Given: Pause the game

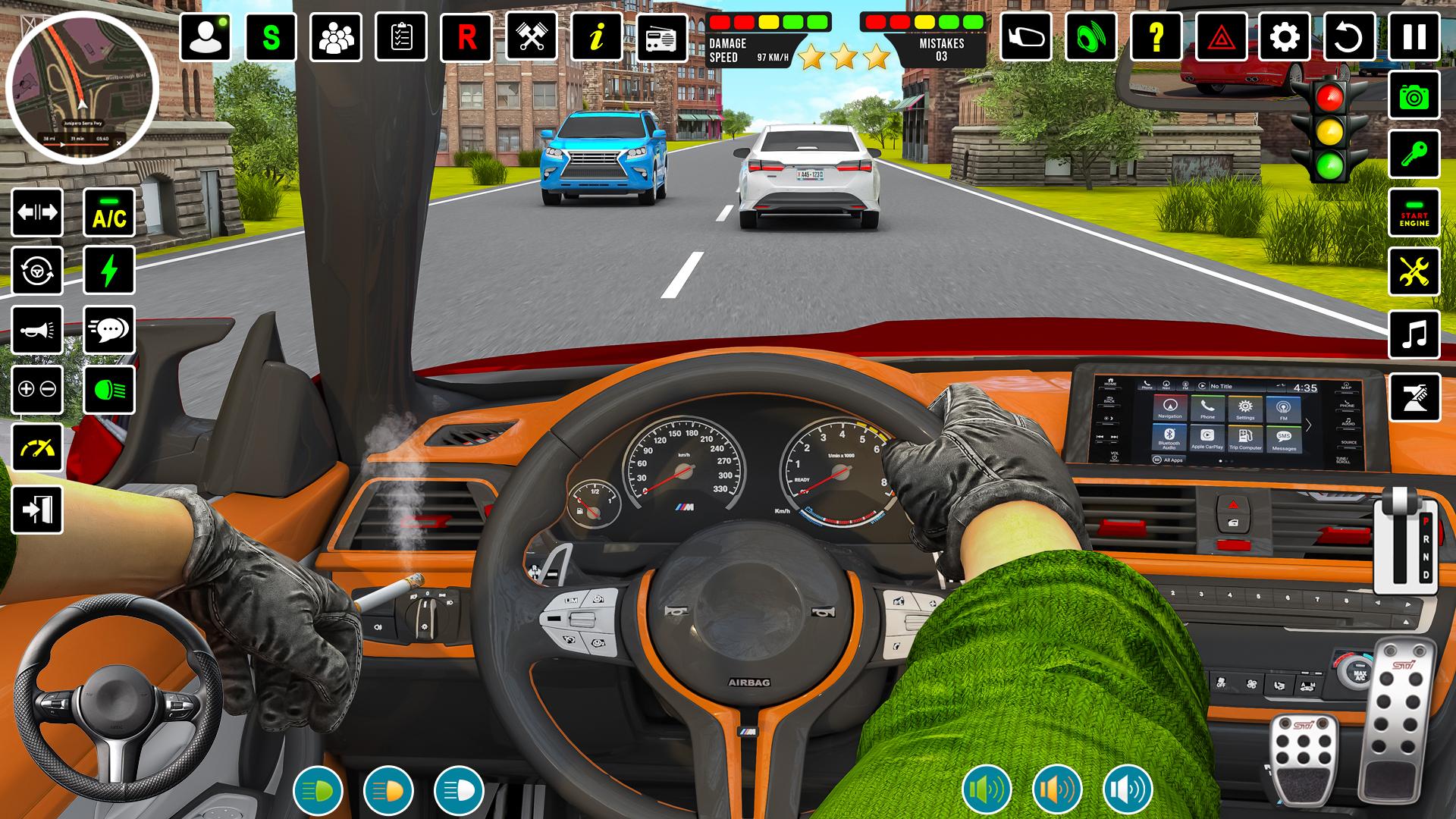Looking at the screenshot, I should 1414,36.
